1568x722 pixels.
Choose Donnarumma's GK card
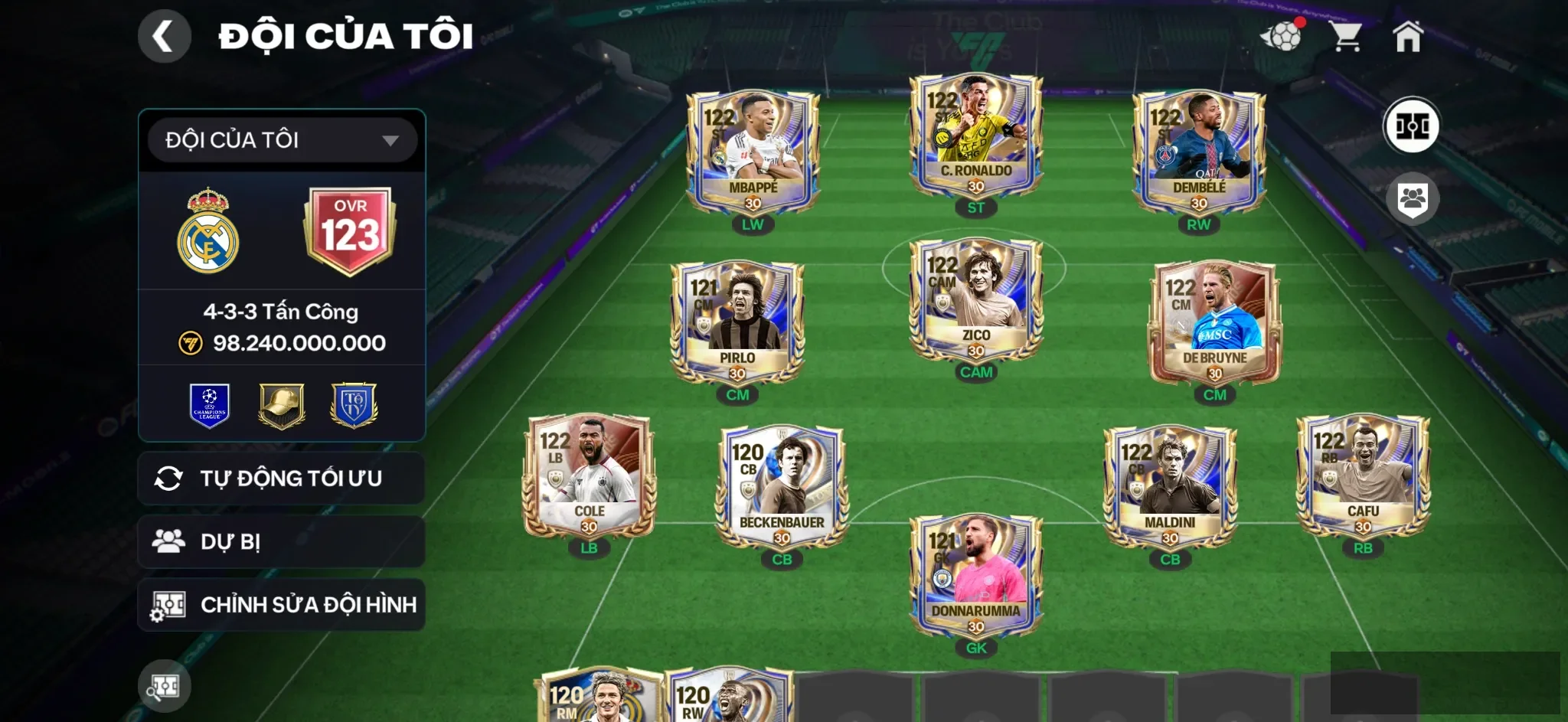click(x=975, y=576)
